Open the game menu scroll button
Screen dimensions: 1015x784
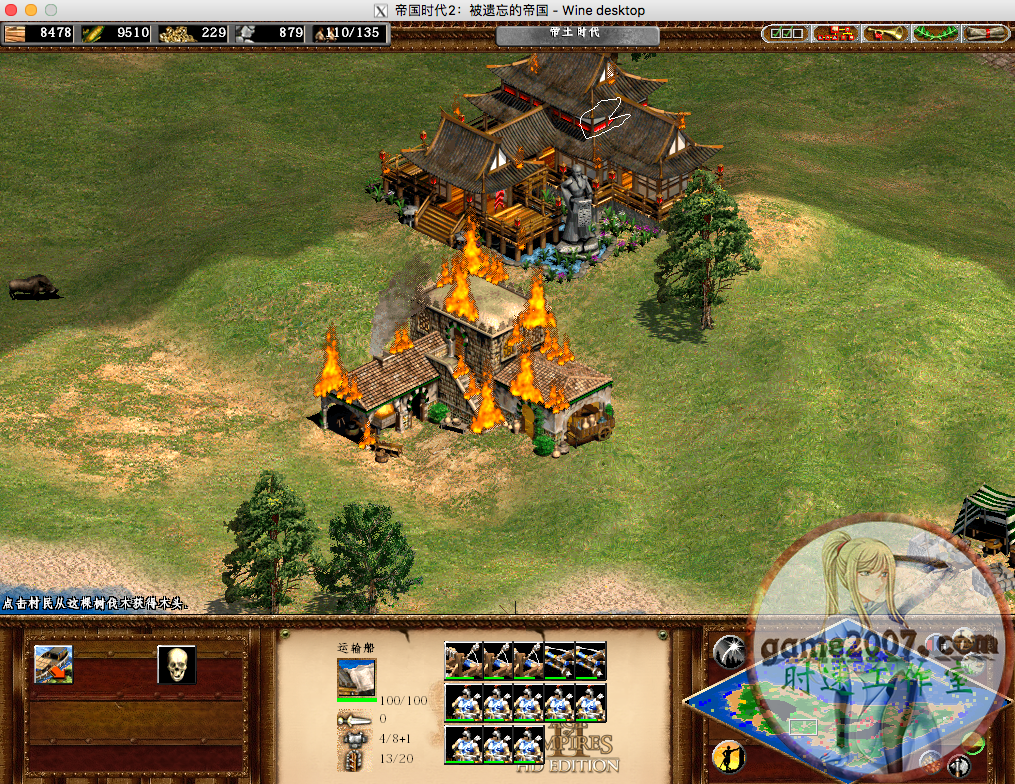tap(985, 34)
